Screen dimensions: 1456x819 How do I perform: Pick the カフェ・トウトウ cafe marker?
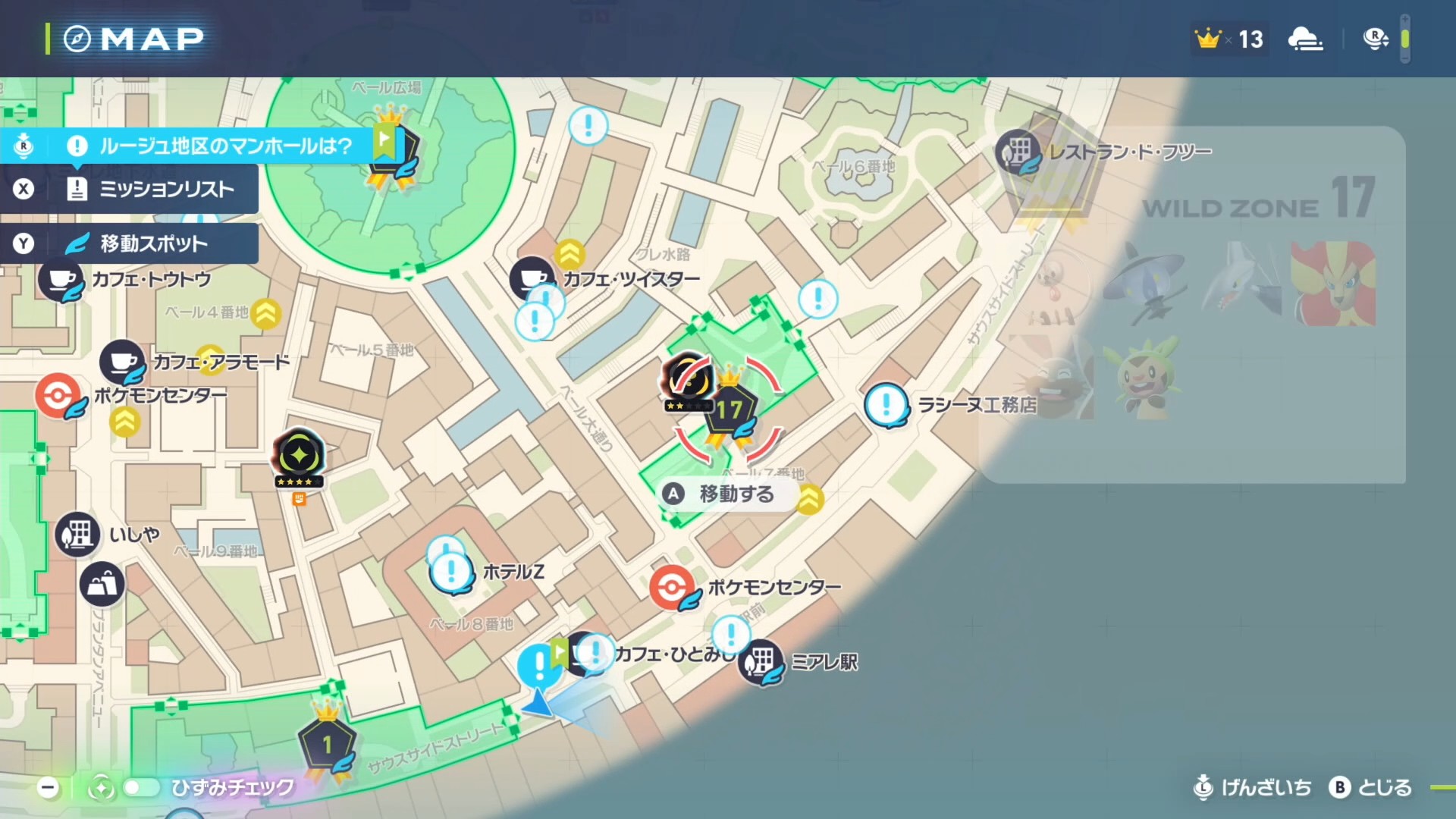[x=61, y=280]
